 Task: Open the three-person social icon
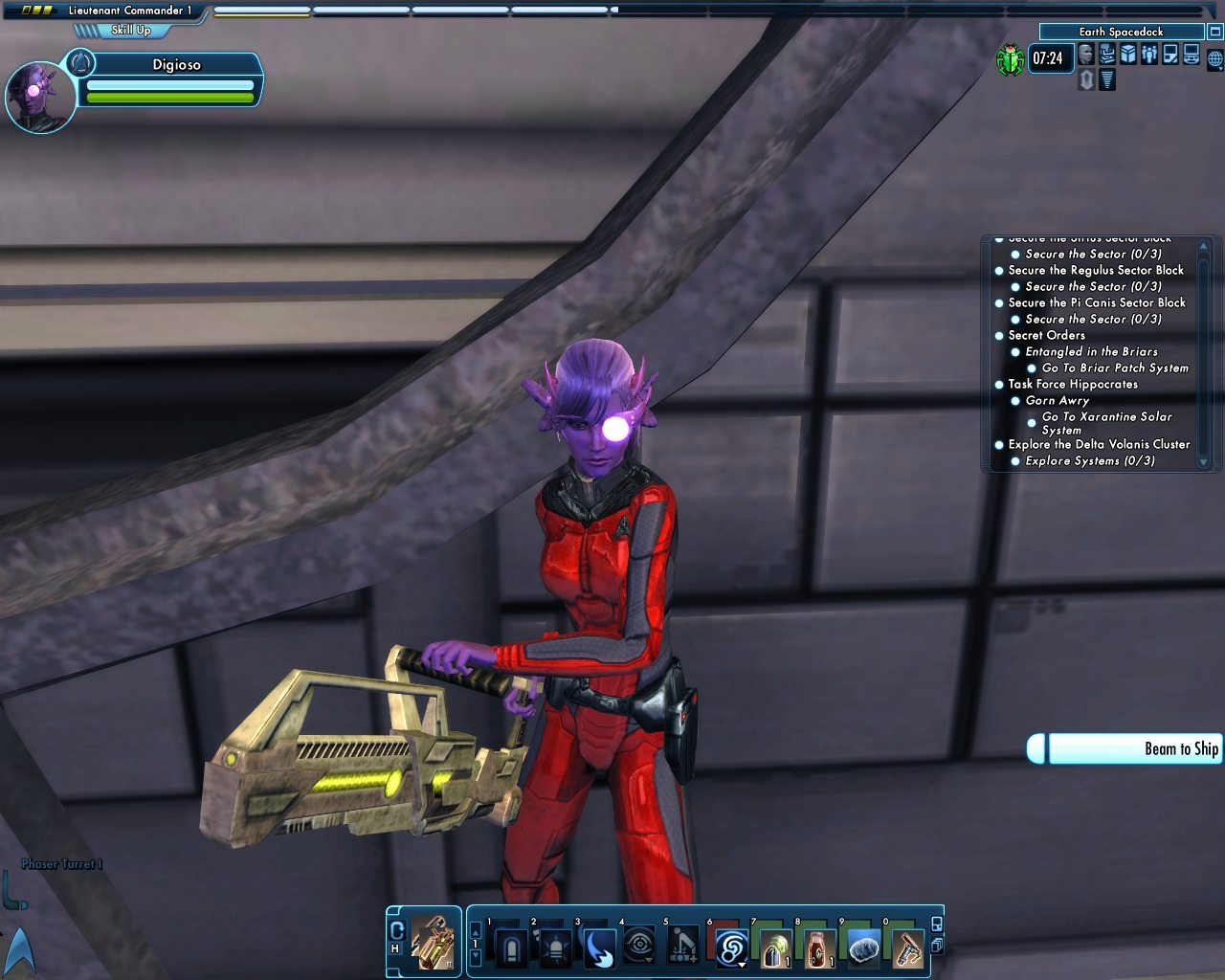pyautogui.click(x=1149, y=55)
